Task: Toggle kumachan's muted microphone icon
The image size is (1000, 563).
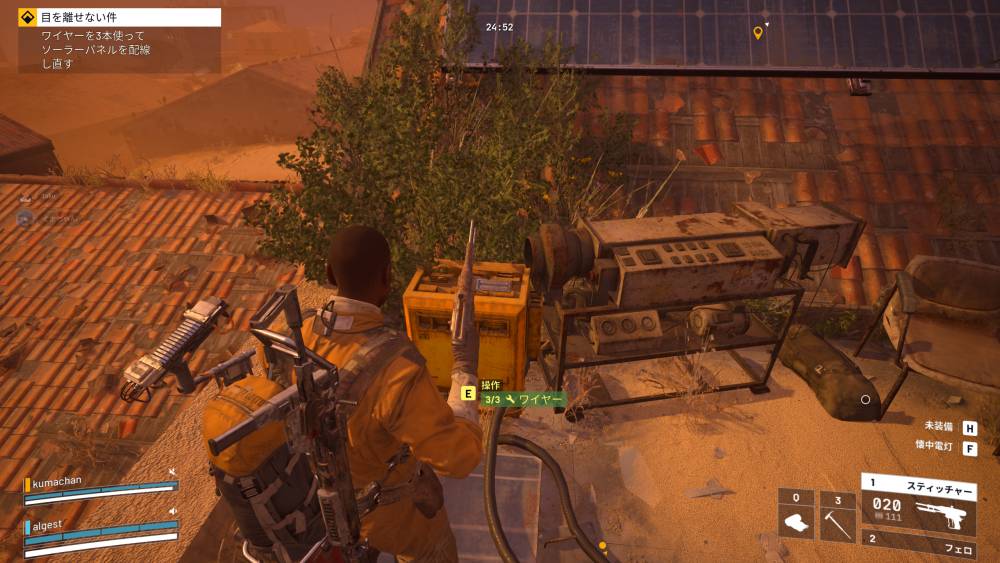Action: tap(172, 471)
